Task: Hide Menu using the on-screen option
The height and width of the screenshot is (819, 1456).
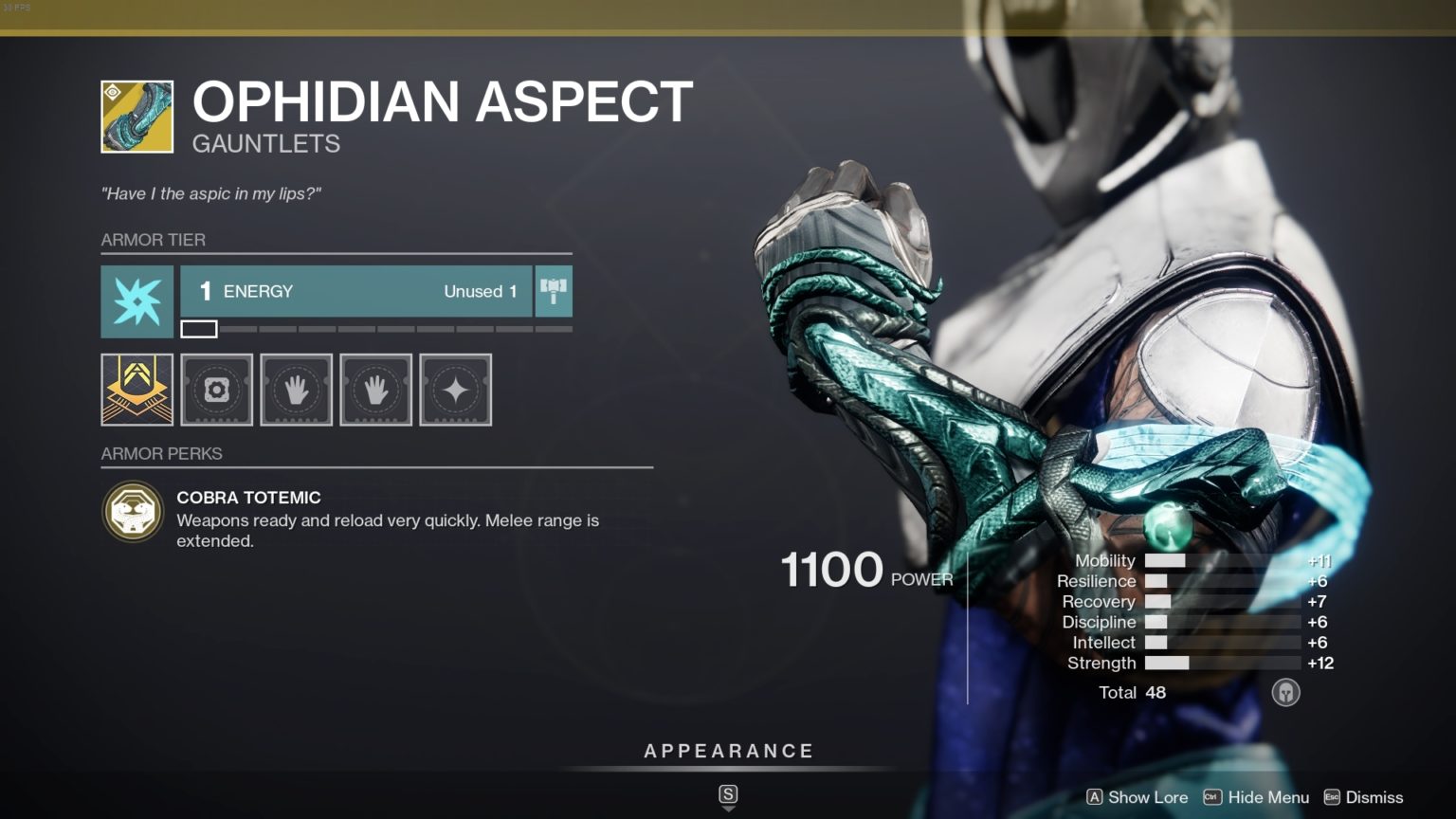Action: [1267, 797]
